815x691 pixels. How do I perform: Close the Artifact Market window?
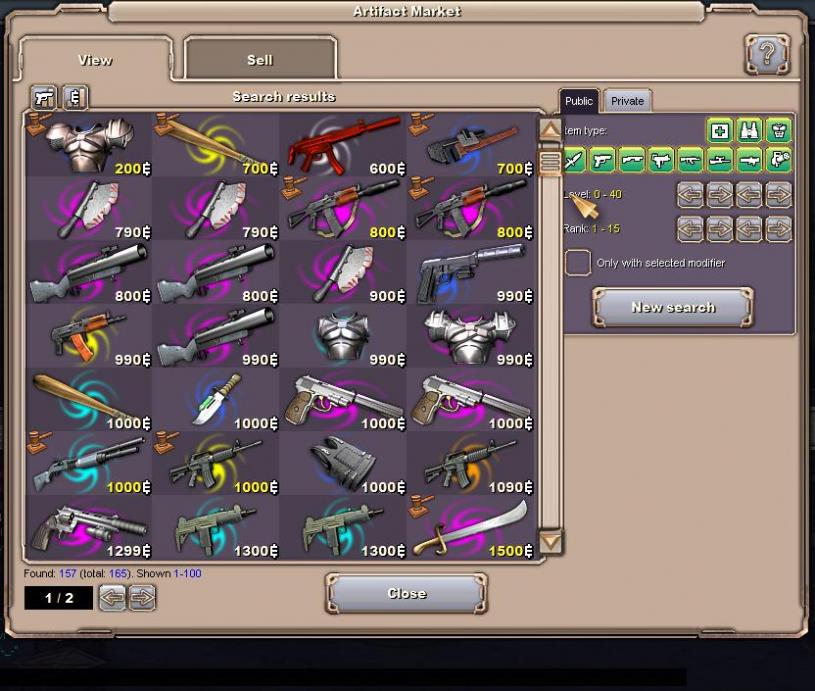pos(406,594)
